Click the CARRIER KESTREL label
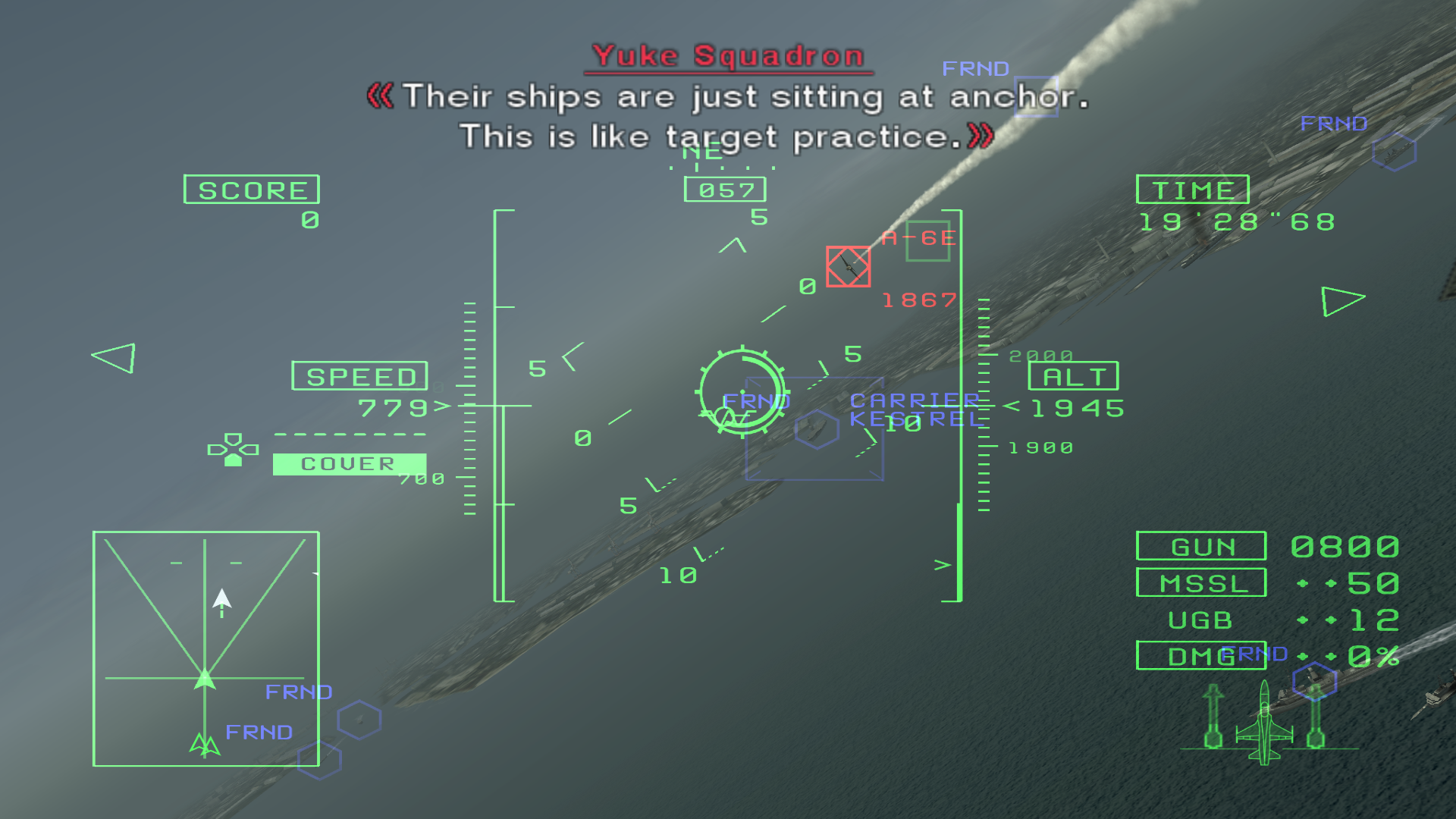The height and width of the screenshot is (819, 1456). click(x=916, y=409)
